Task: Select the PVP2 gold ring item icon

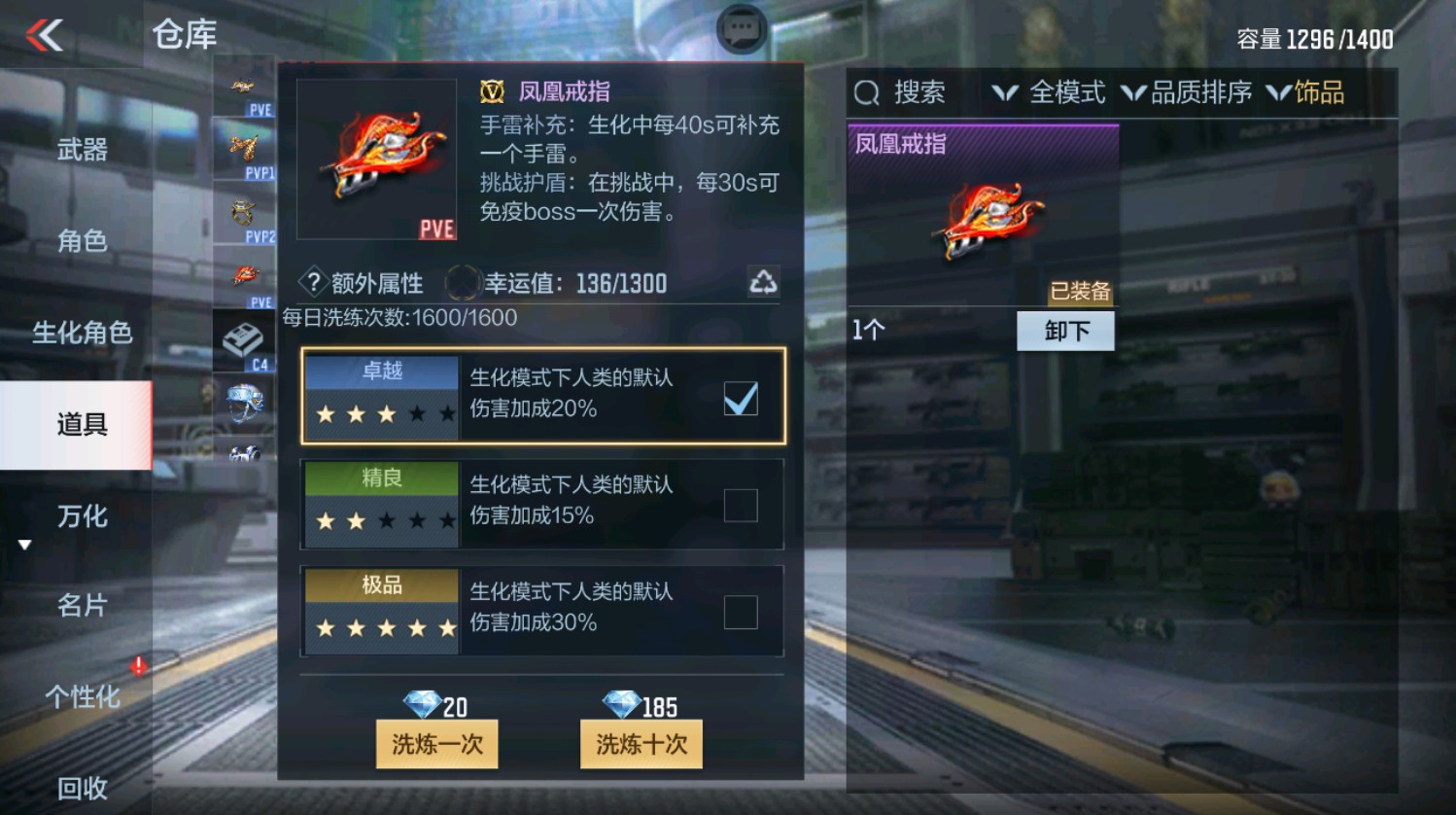Action: (243, 212)
